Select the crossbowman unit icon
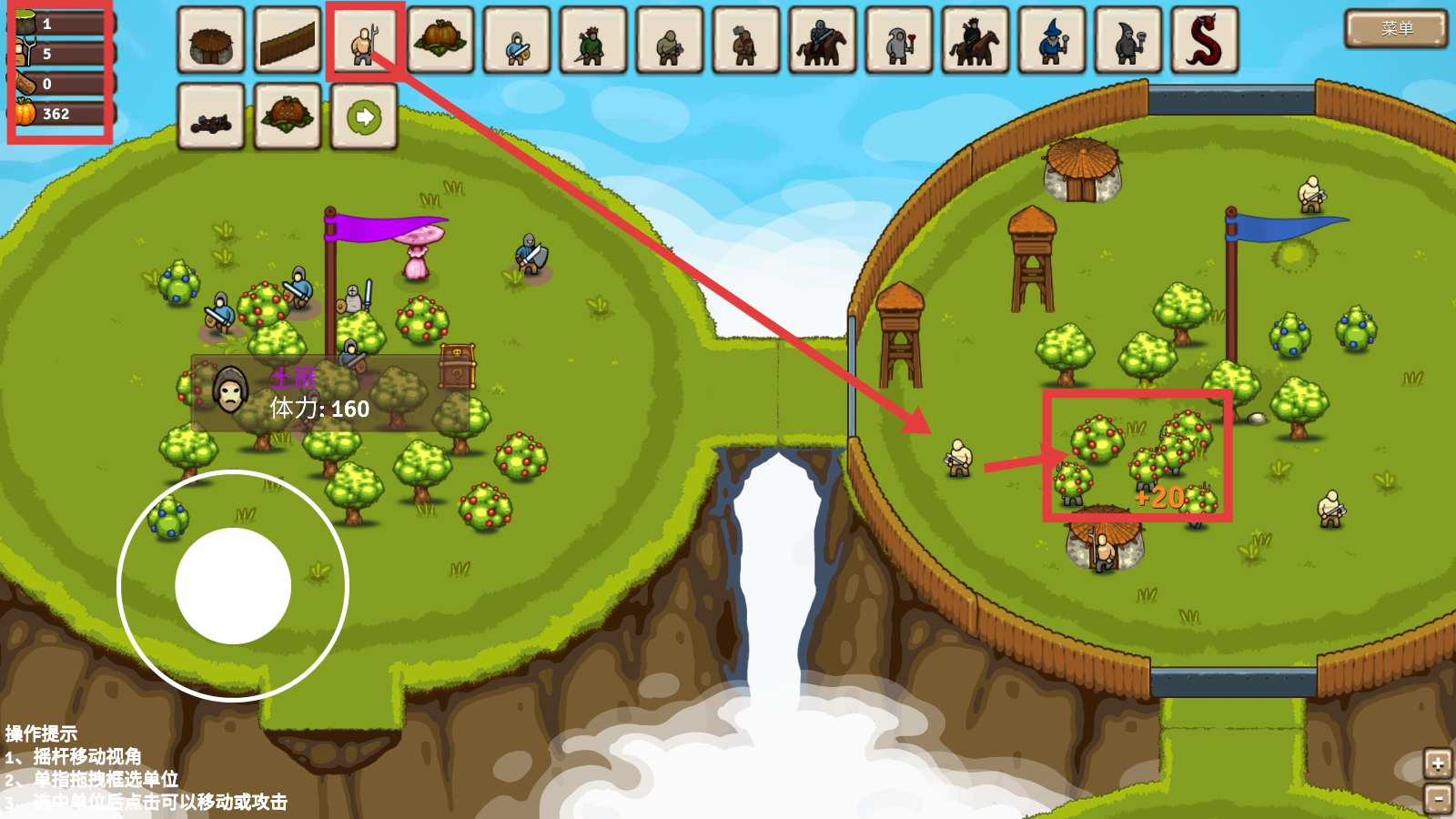The width and height of the screenshot is (1456, 819). click(x=670, y=41)
